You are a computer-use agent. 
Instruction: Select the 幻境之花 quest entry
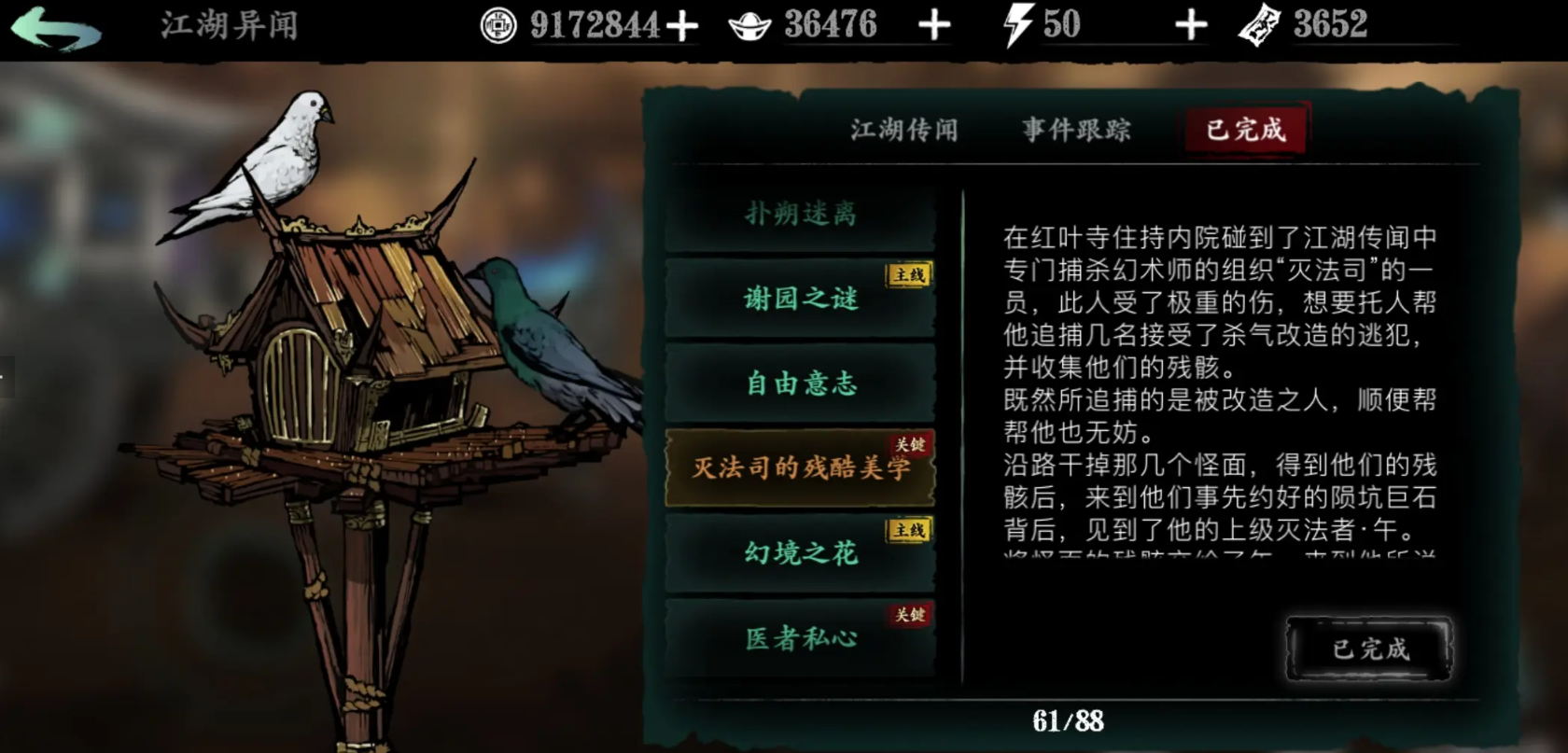800,553
